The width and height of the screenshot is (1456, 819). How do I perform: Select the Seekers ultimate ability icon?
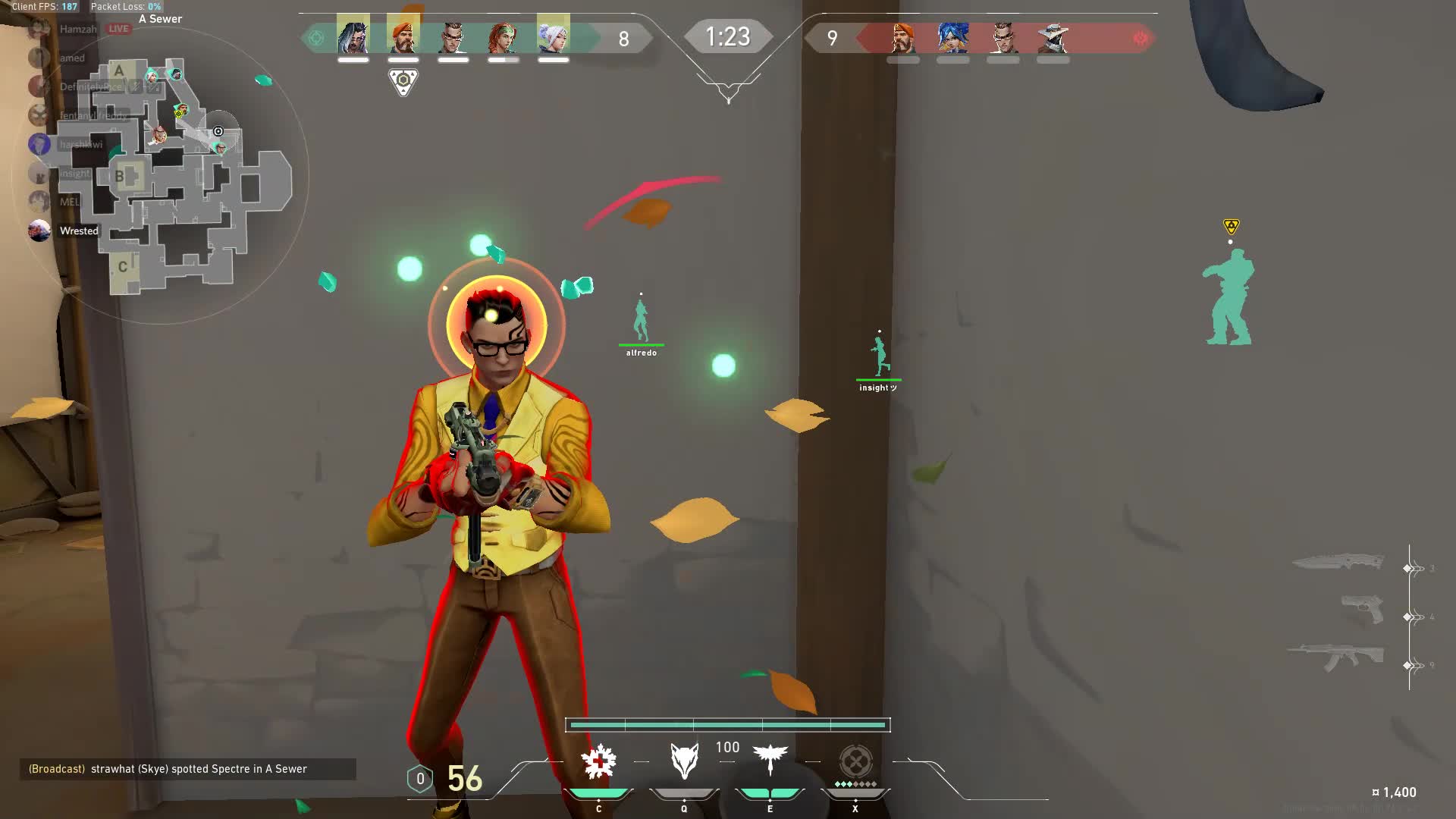(x=855, y=761)
